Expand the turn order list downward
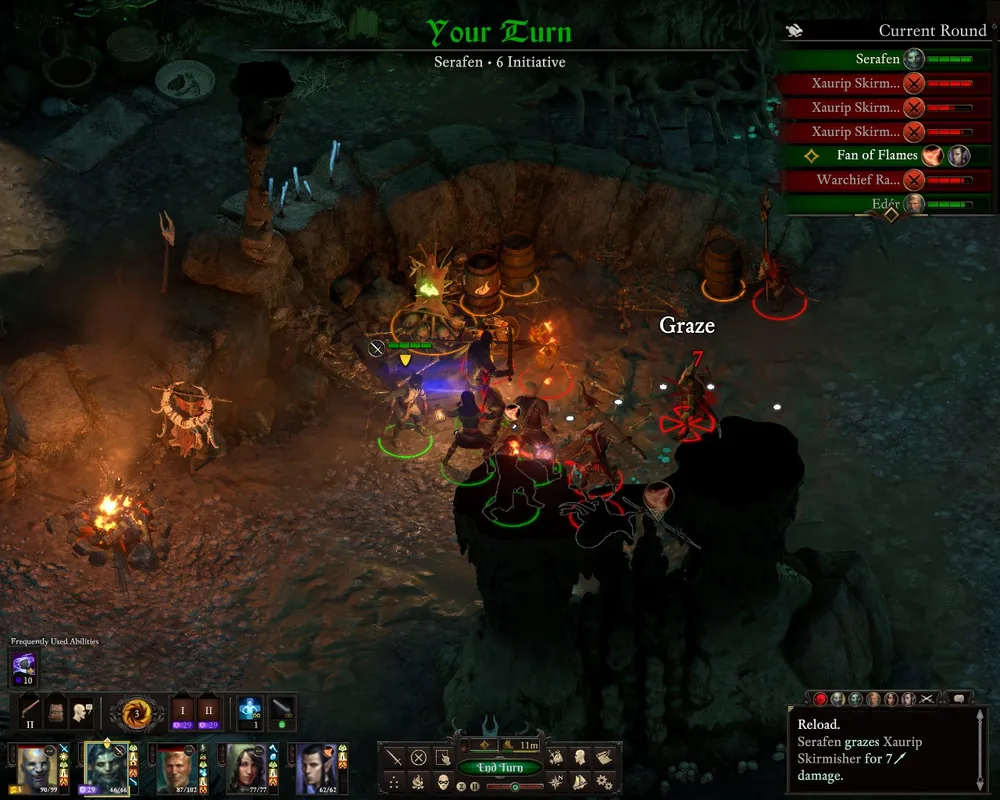 [890, 214]
